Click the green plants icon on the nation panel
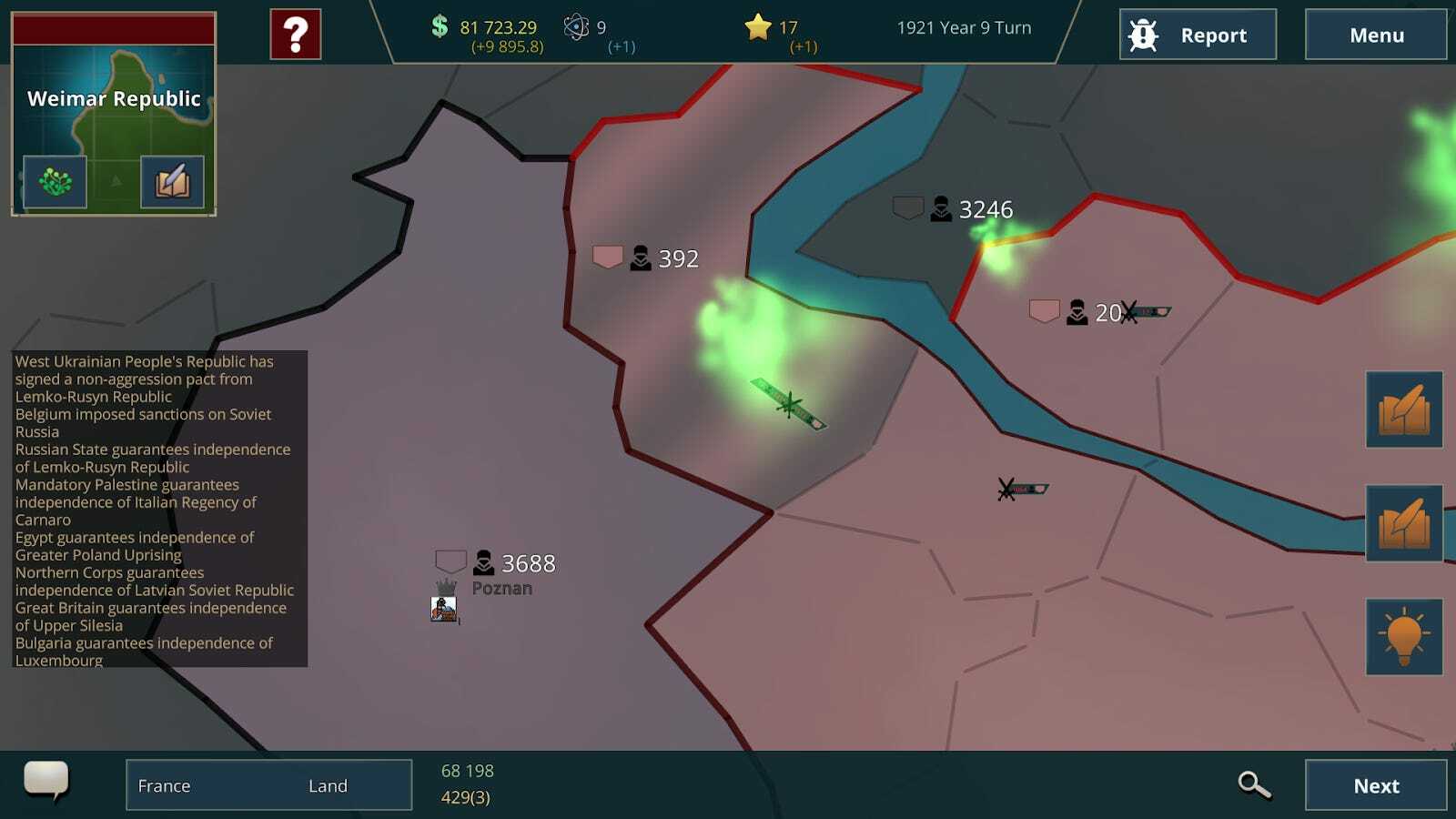The height and width of the screenshot is (819, 1456). 55,181
